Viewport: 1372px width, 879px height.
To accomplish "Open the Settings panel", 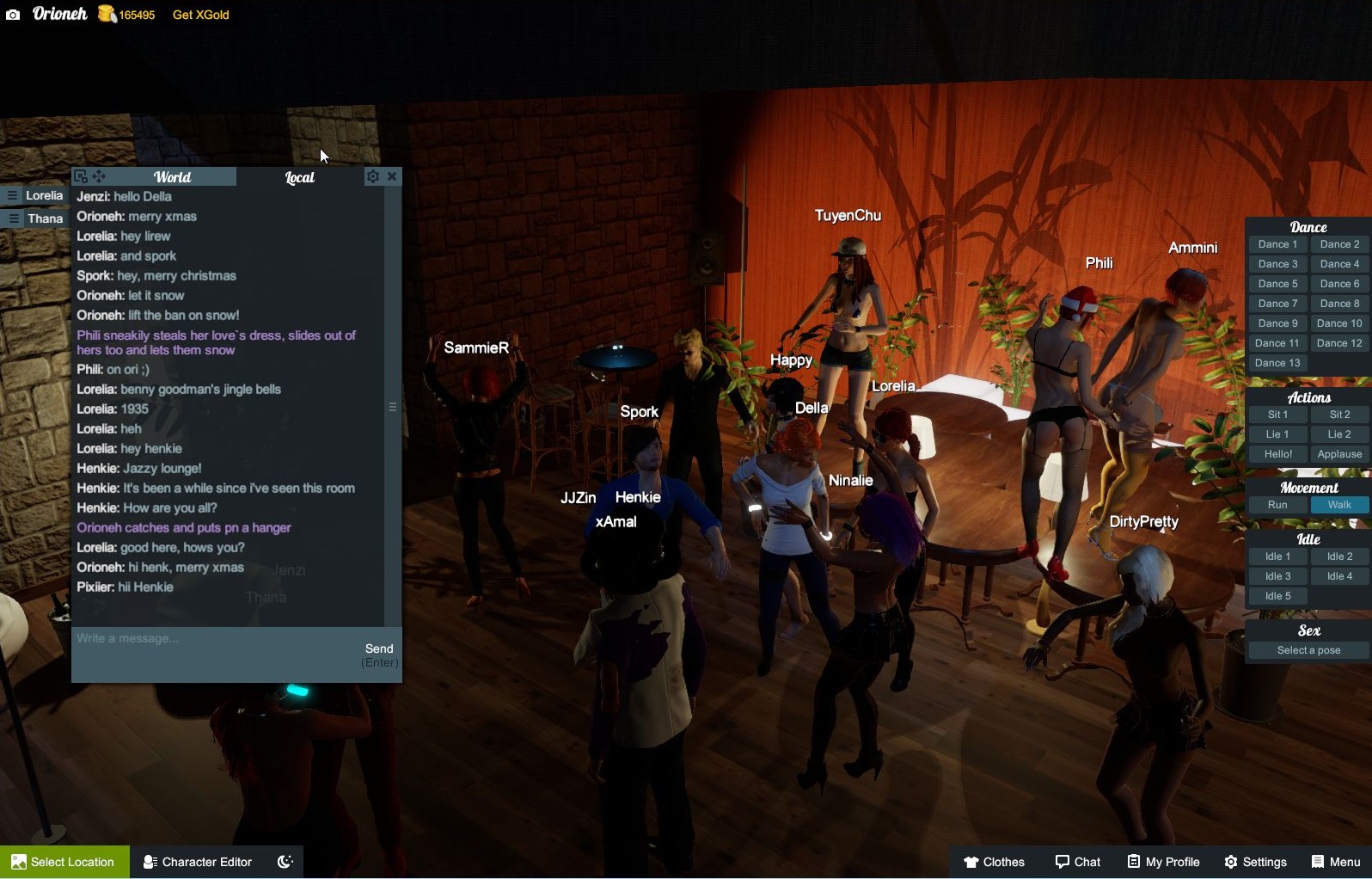I will [1255, 862].
